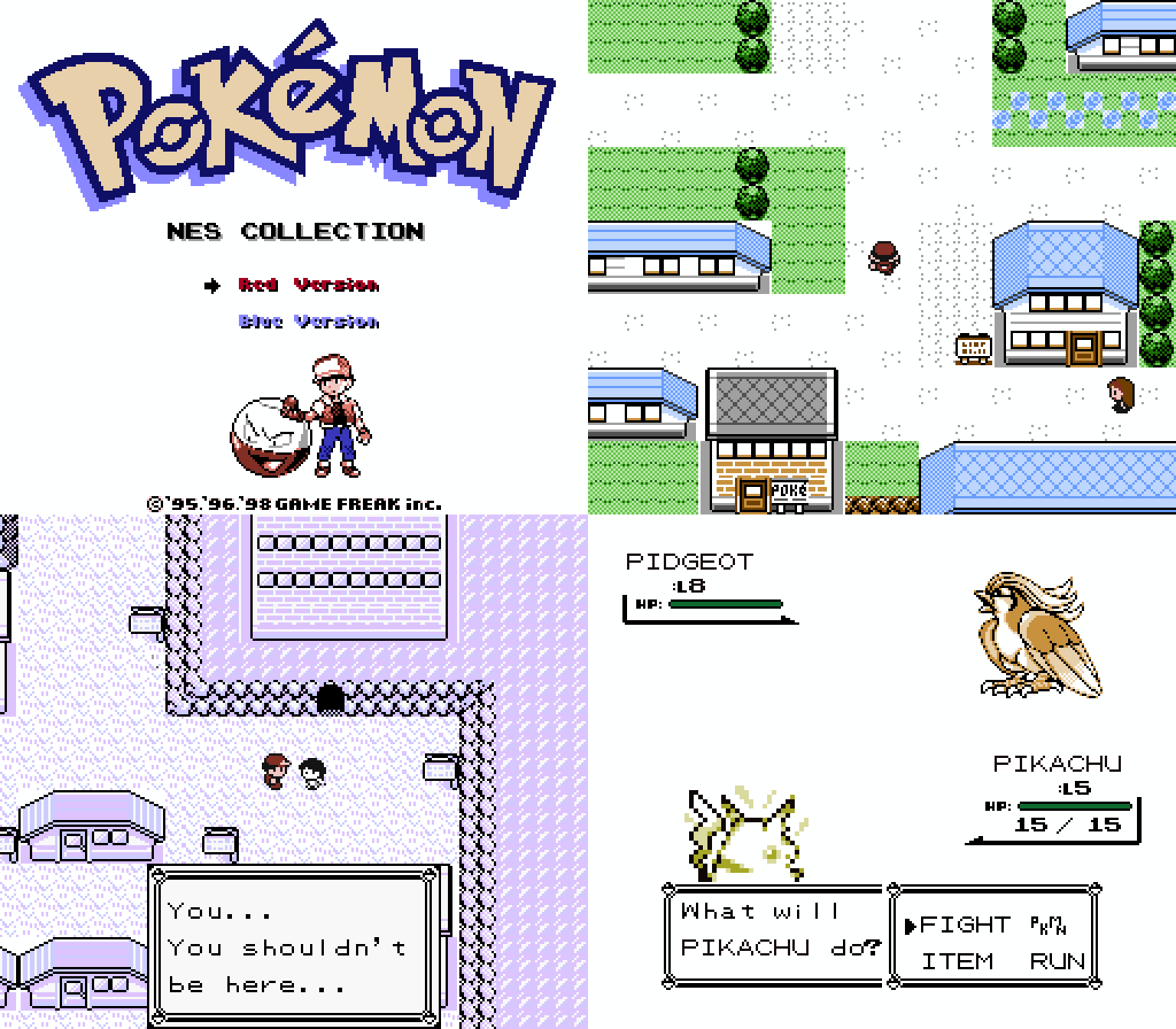The image size is (1176, 1029).
Task: Choose the Blue Version option
Action: click(x=306, y=321)
